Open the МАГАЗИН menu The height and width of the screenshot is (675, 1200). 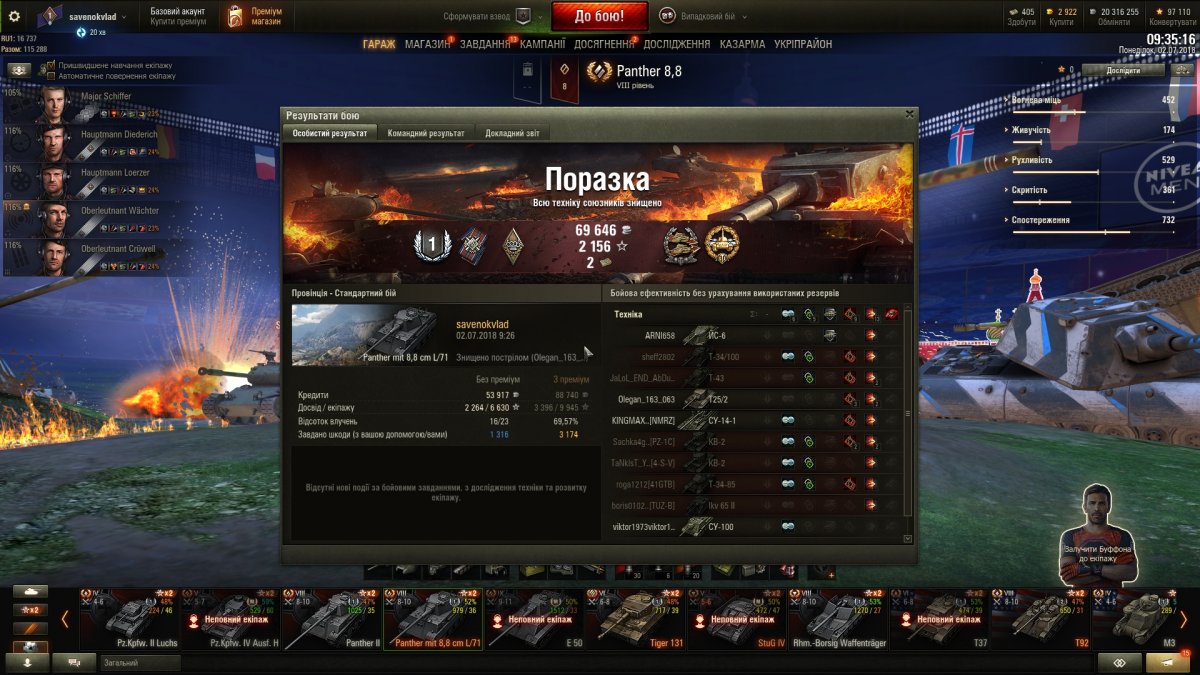coord(427,44)
